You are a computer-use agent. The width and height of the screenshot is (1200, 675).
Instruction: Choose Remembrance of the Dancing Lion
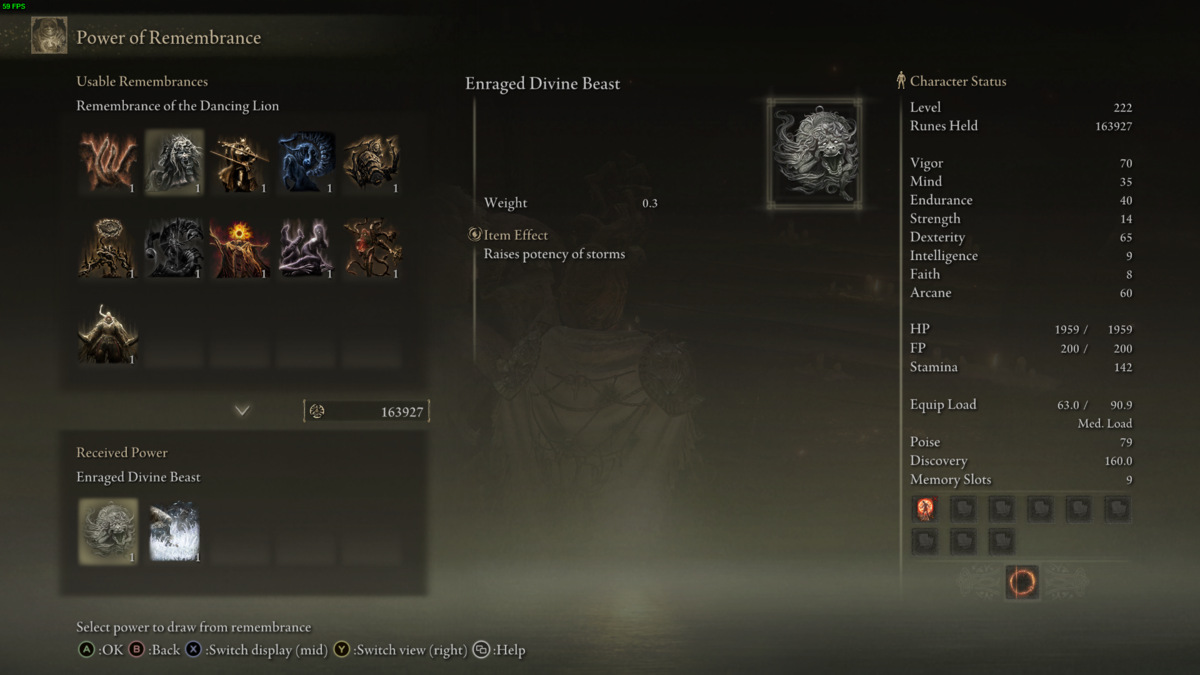174,161
